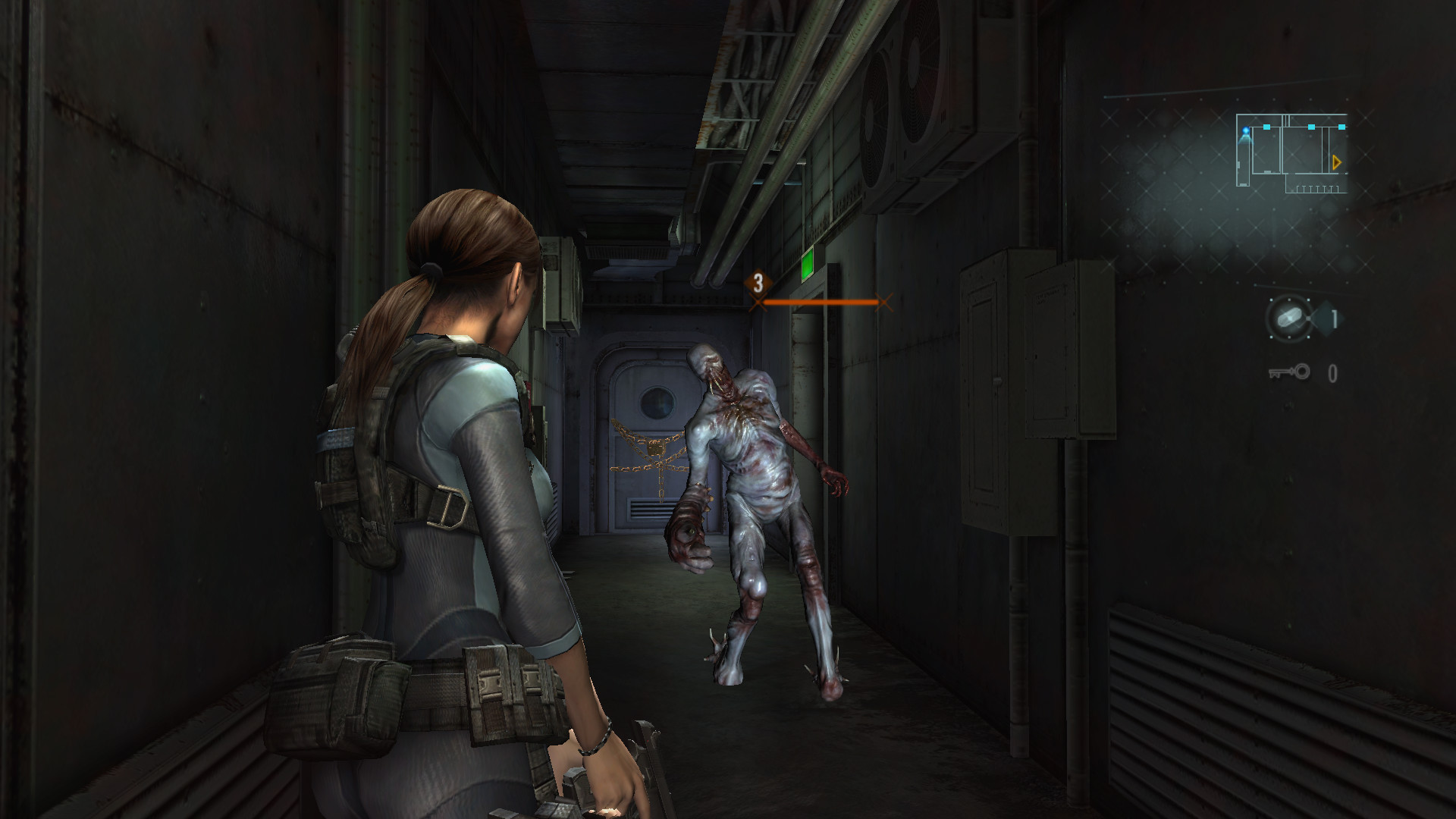Use the healing pill item icon
The width and height of the screenshot is (1456, 819).
click(x=1288, y=316)
